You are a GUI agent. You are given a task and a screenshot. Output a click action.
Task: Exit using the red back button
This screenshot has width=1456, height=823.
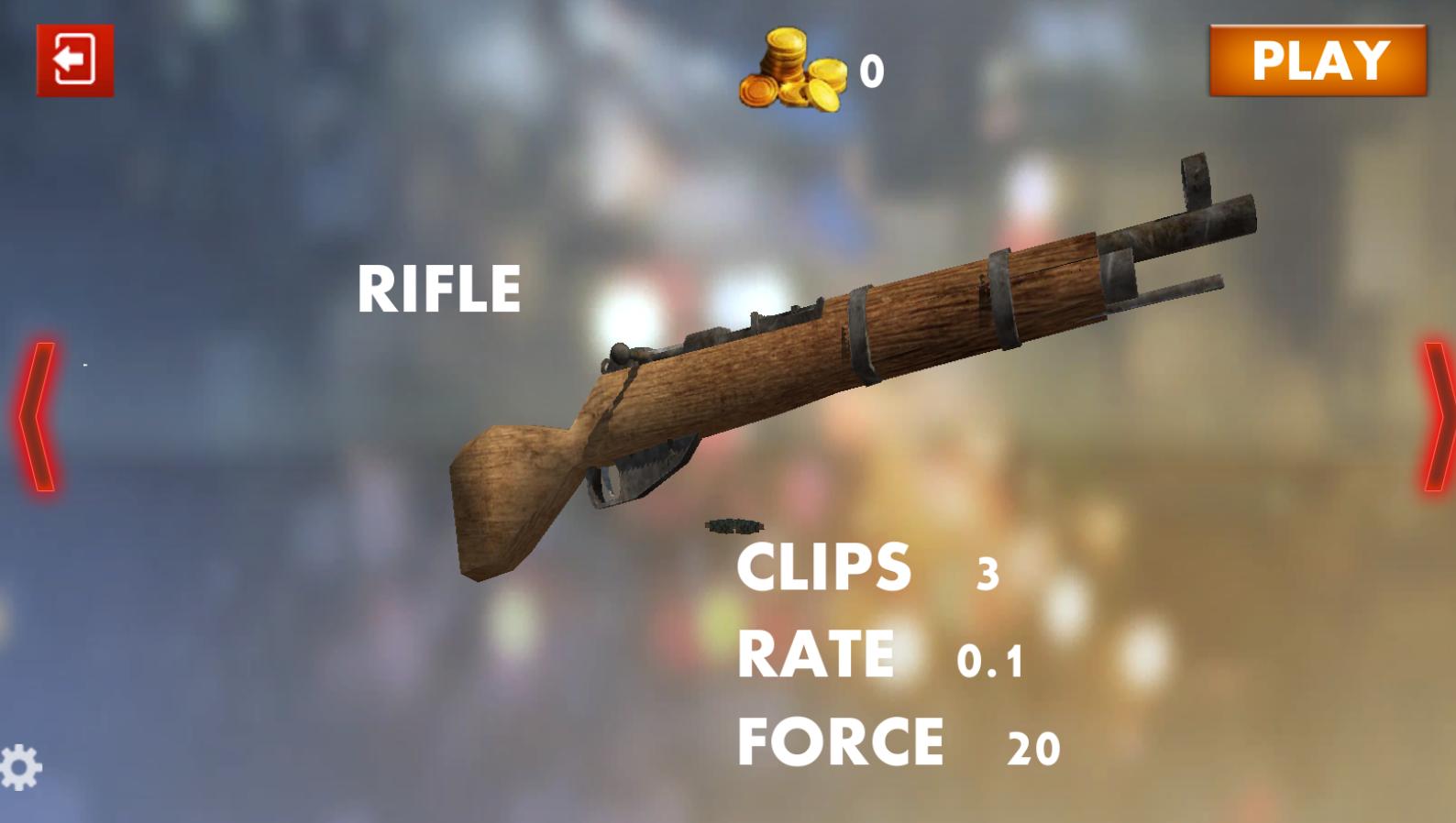pos(75,60)
